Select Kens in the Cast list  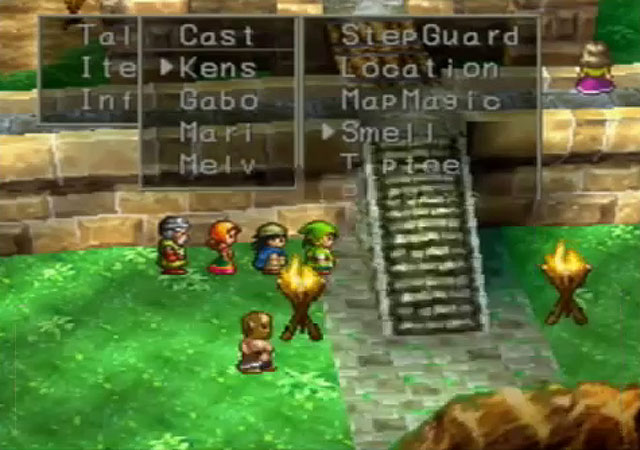coord(217,69)
